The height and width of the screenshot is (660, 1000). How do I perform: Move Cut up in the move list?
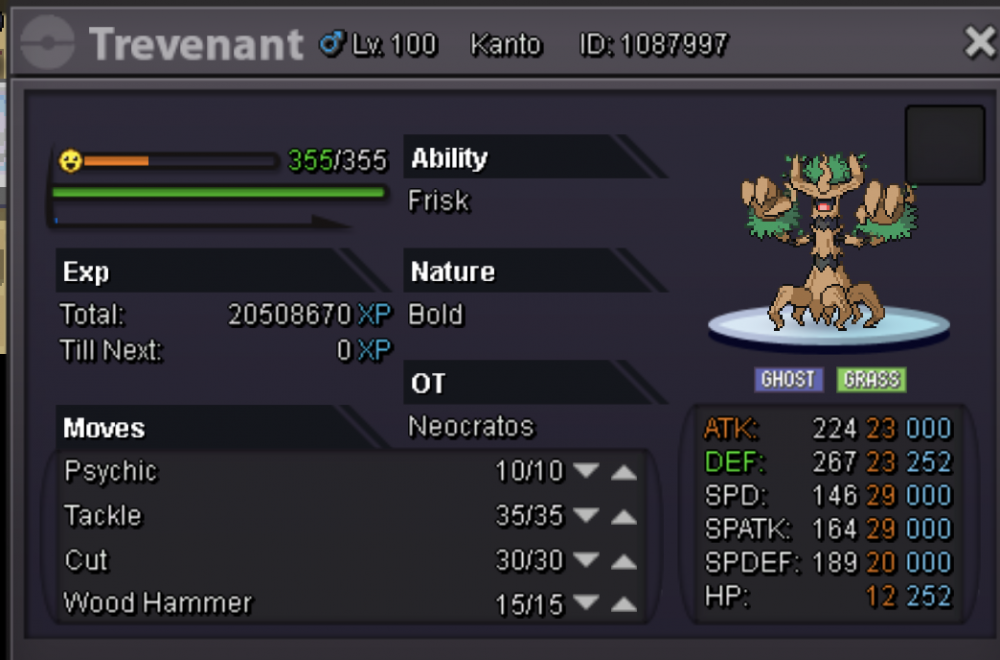coord(623,562)
